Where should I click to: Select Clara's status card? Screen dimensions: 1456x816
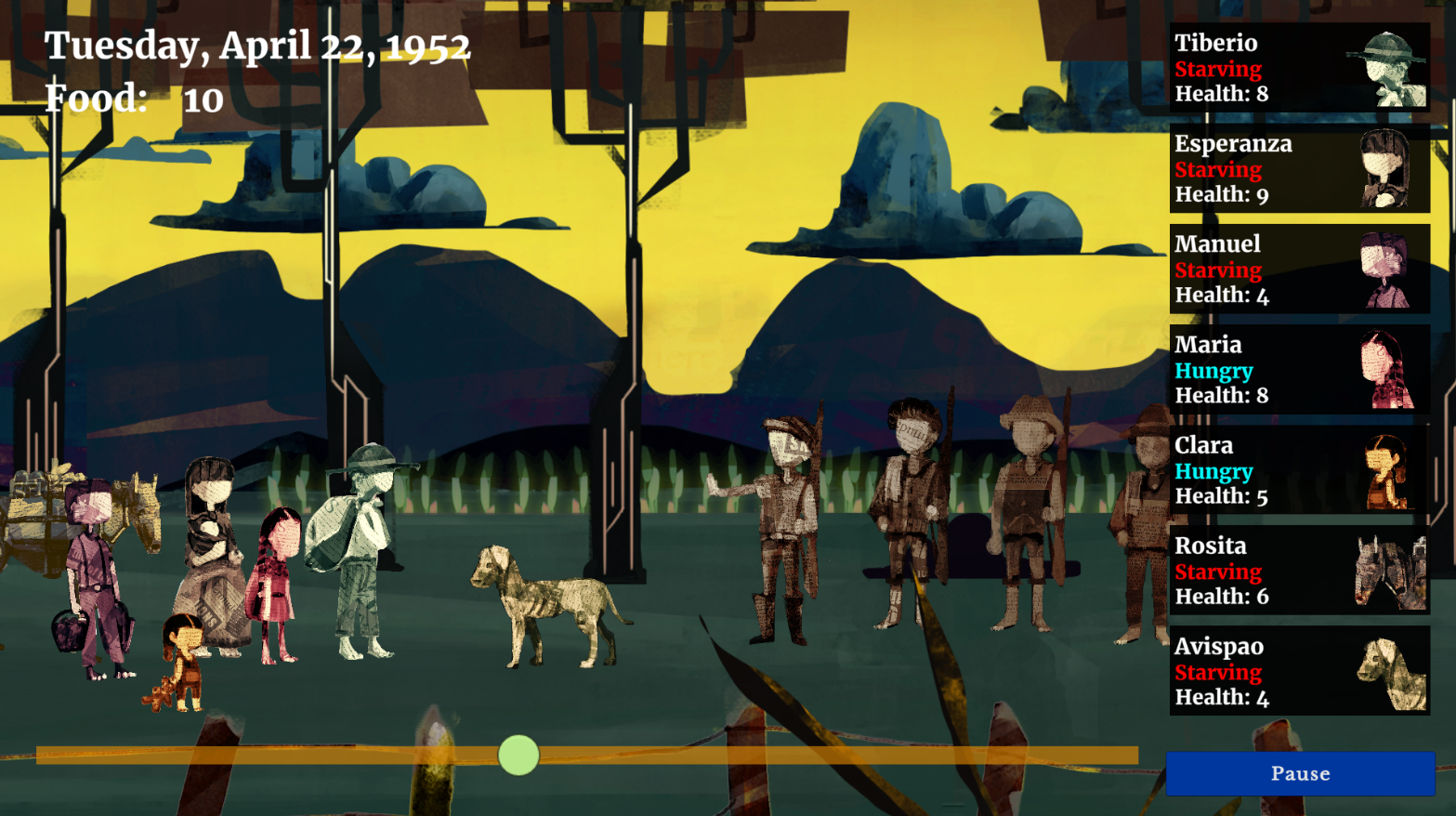tap(1299, 469)
